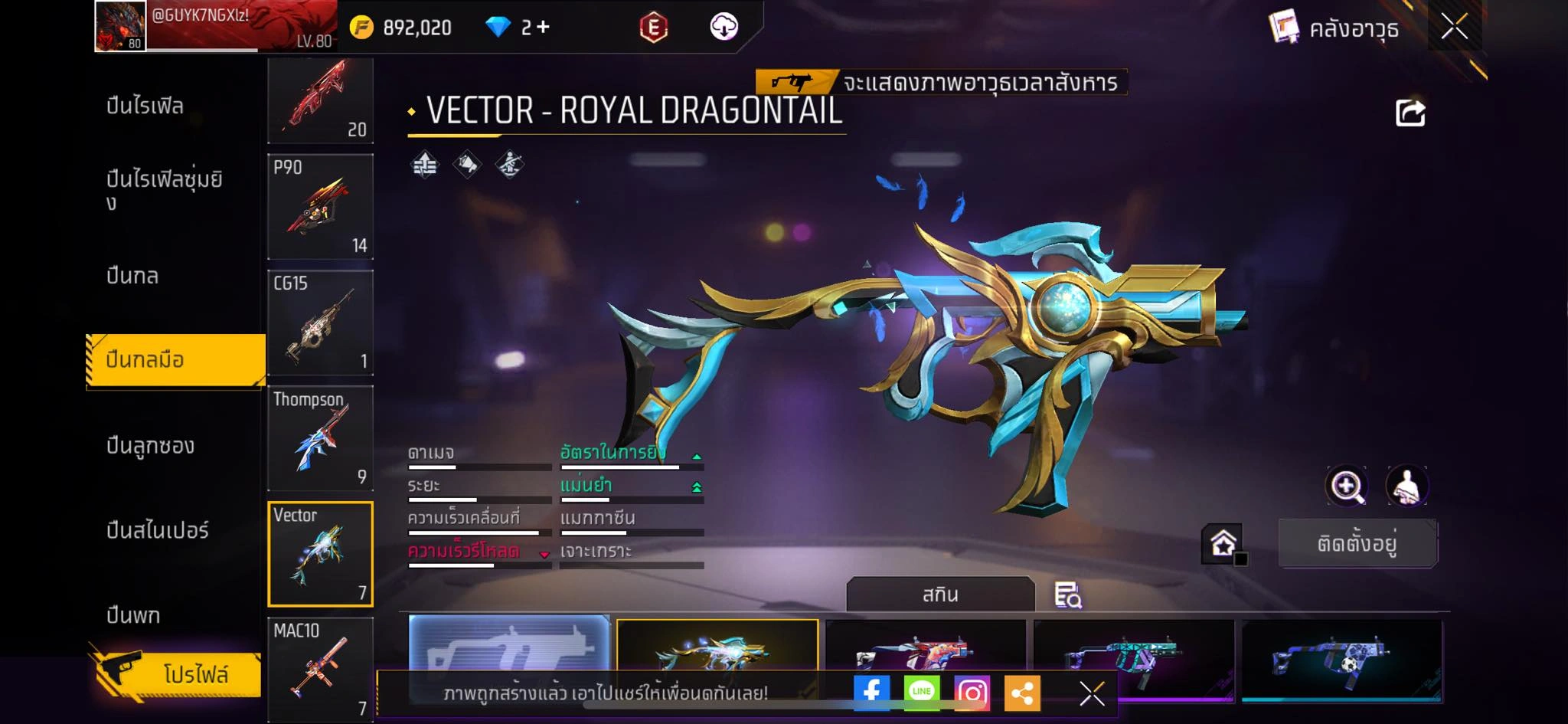Share image via Instagram icon

coord(972,693)
